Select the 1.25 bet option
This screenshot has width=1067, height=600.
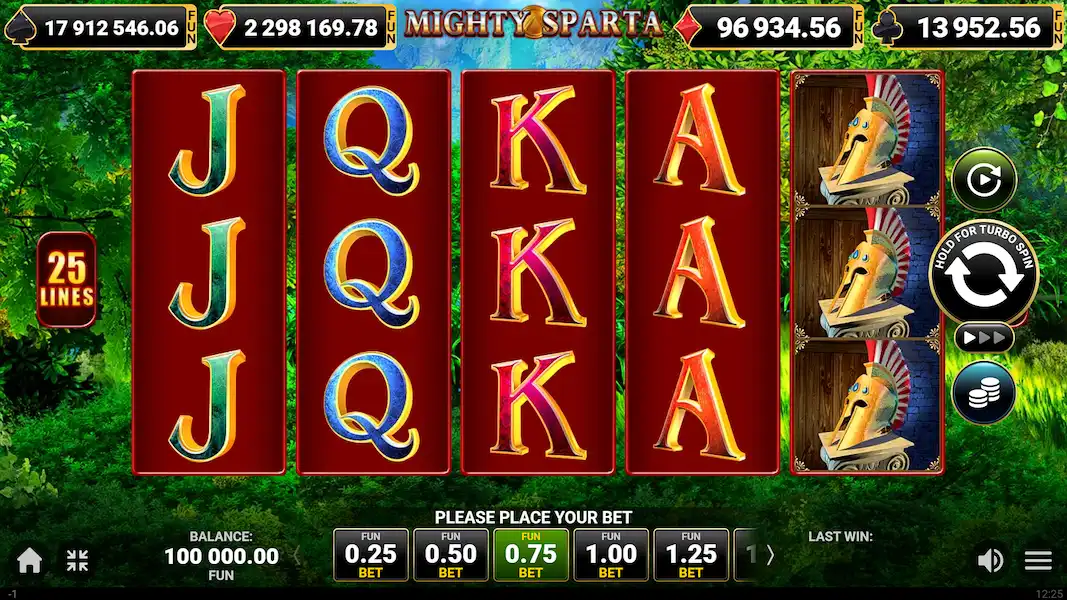pyautogui.click(x=691, y=555)
